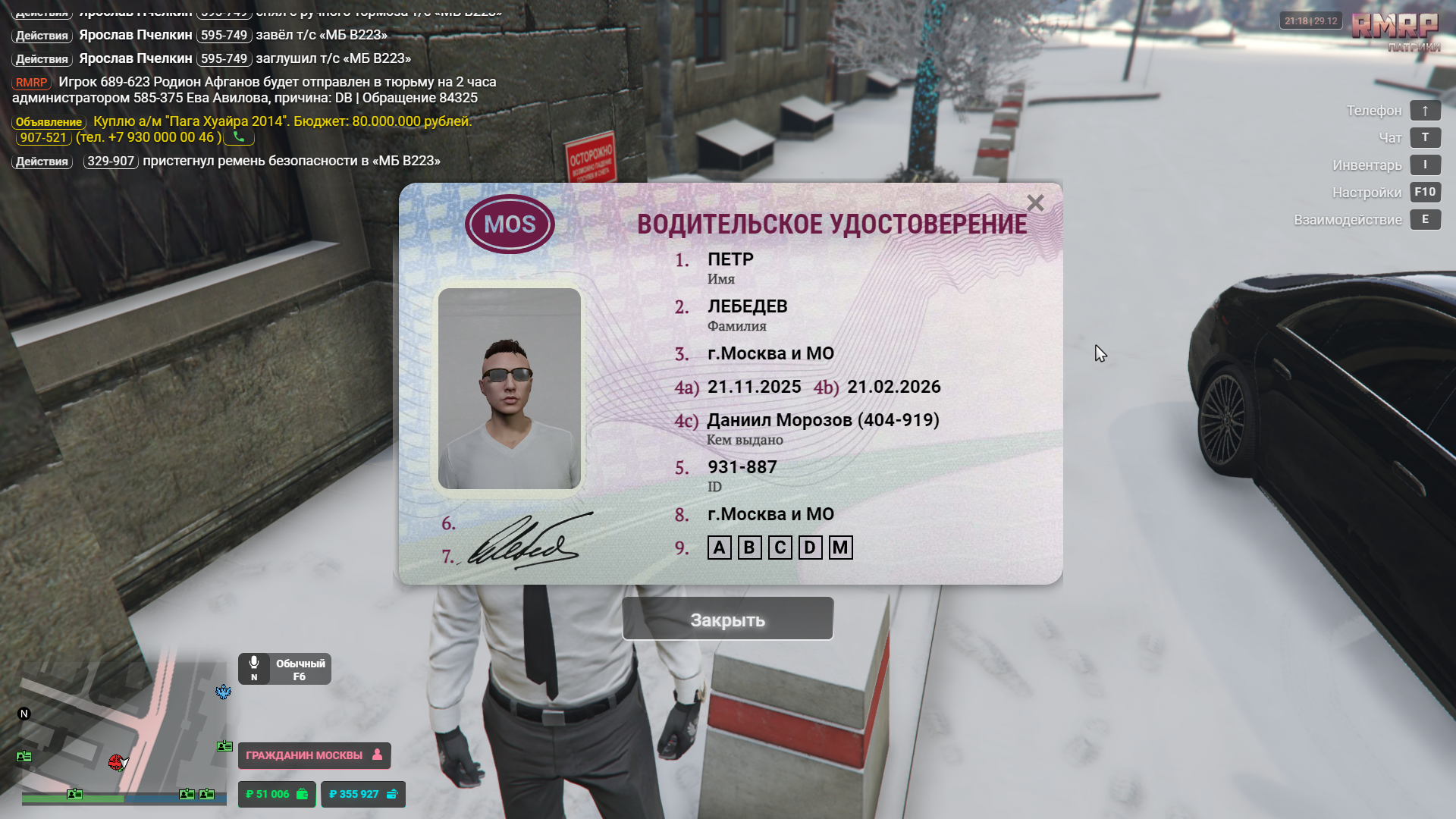Click the Закрыть button
The height and width of the screenshot is (819, 1456).
pos(727,620)
